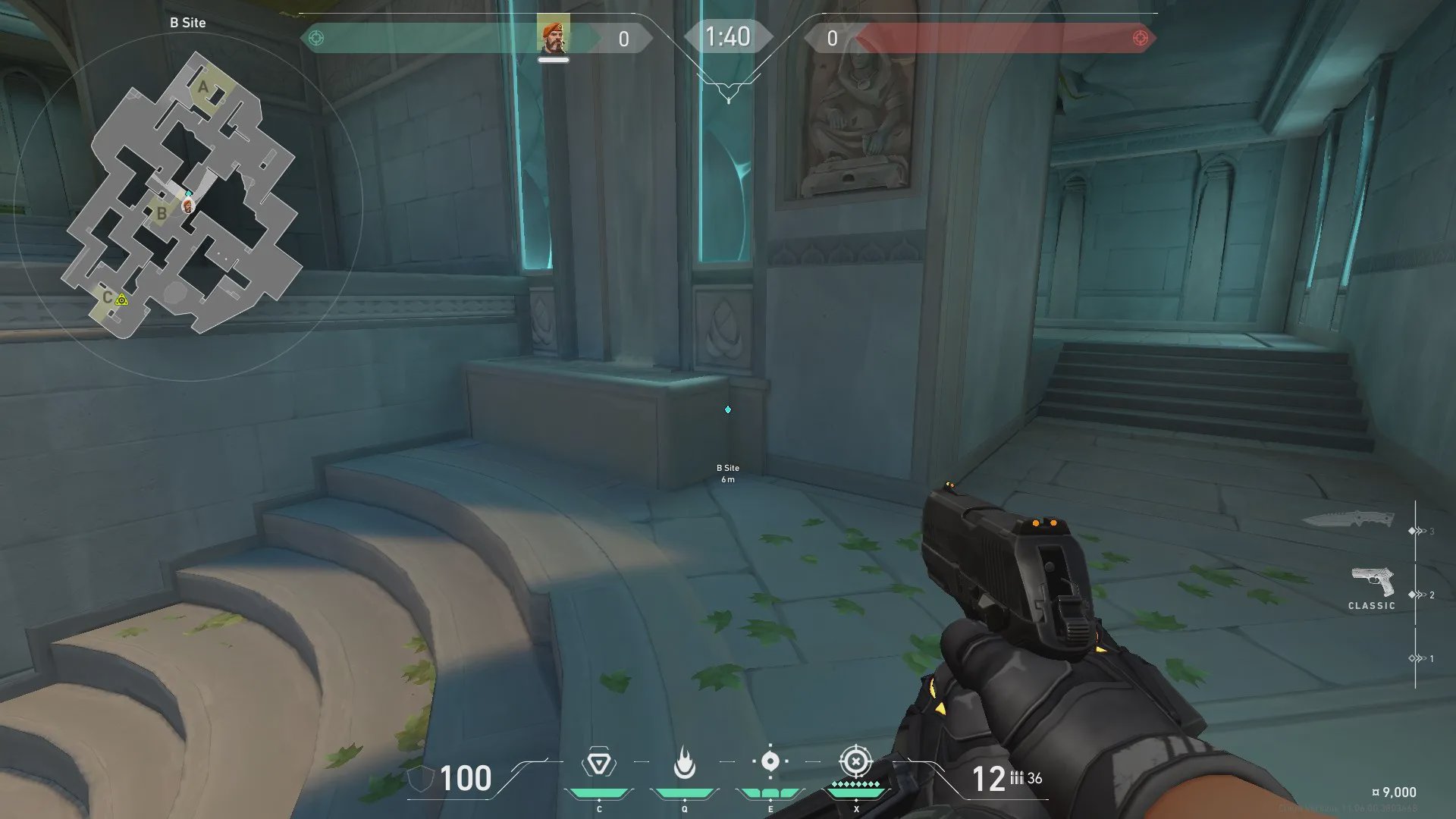Activate the flame ability icon

coord(684,763)
